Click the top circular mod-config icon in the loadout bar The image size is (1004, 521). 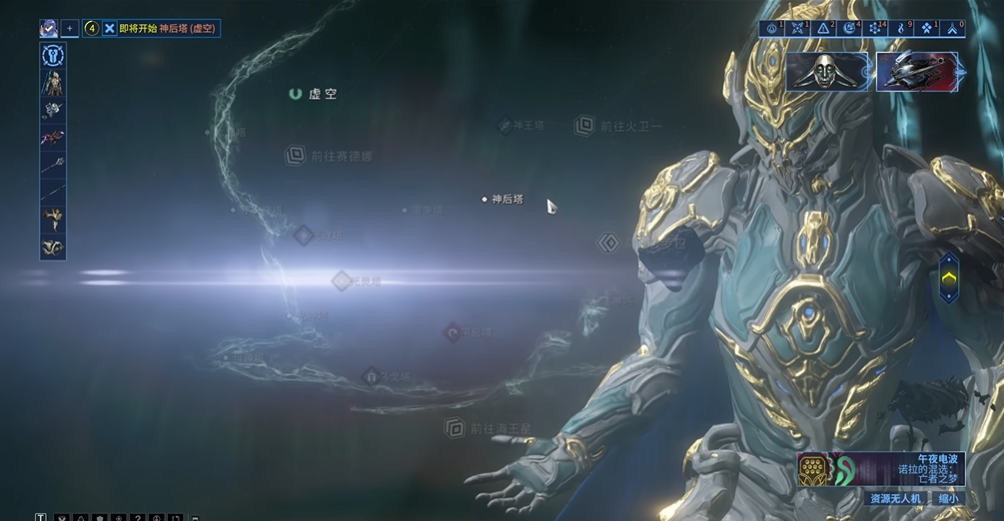[53, 56]
